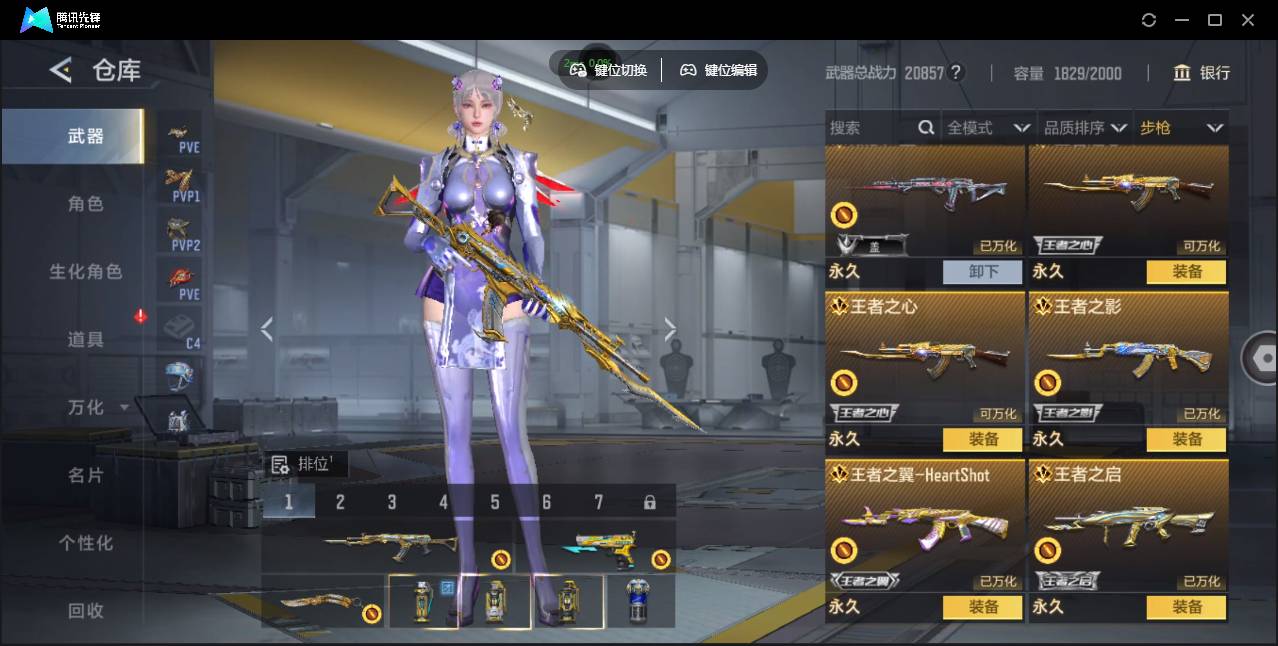Image resolution: width=1278 pixels, height=646 pixels.
Task: Select loadout slot 3
Action: point(392,502)
